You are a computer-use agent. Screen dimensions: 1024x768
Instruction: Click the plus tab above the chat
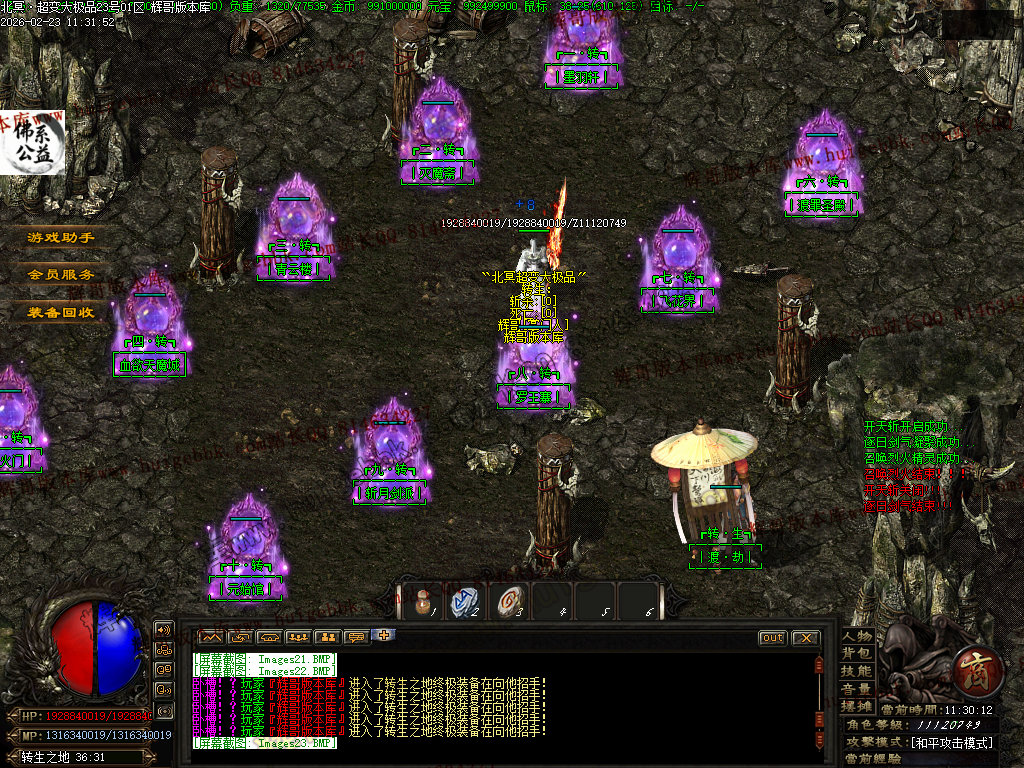385,635
